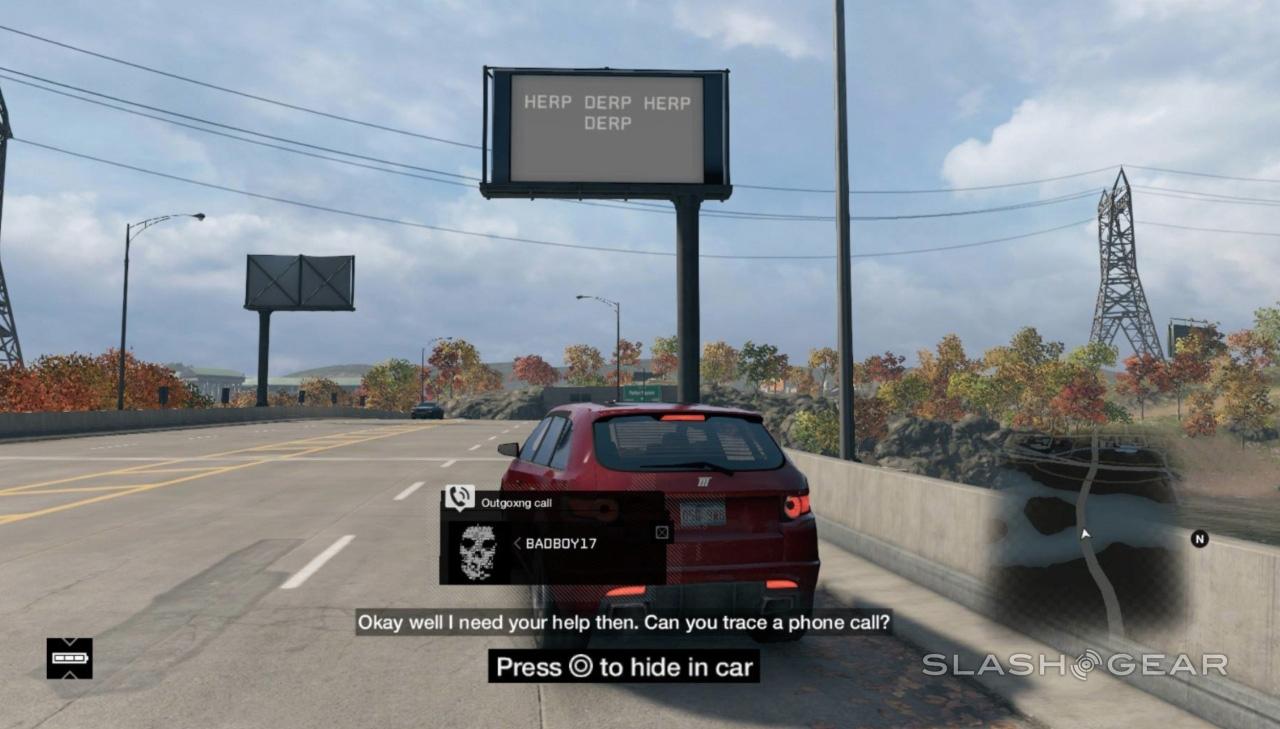
Task: Close the outgoing call panel
Action: pos(661,532)
